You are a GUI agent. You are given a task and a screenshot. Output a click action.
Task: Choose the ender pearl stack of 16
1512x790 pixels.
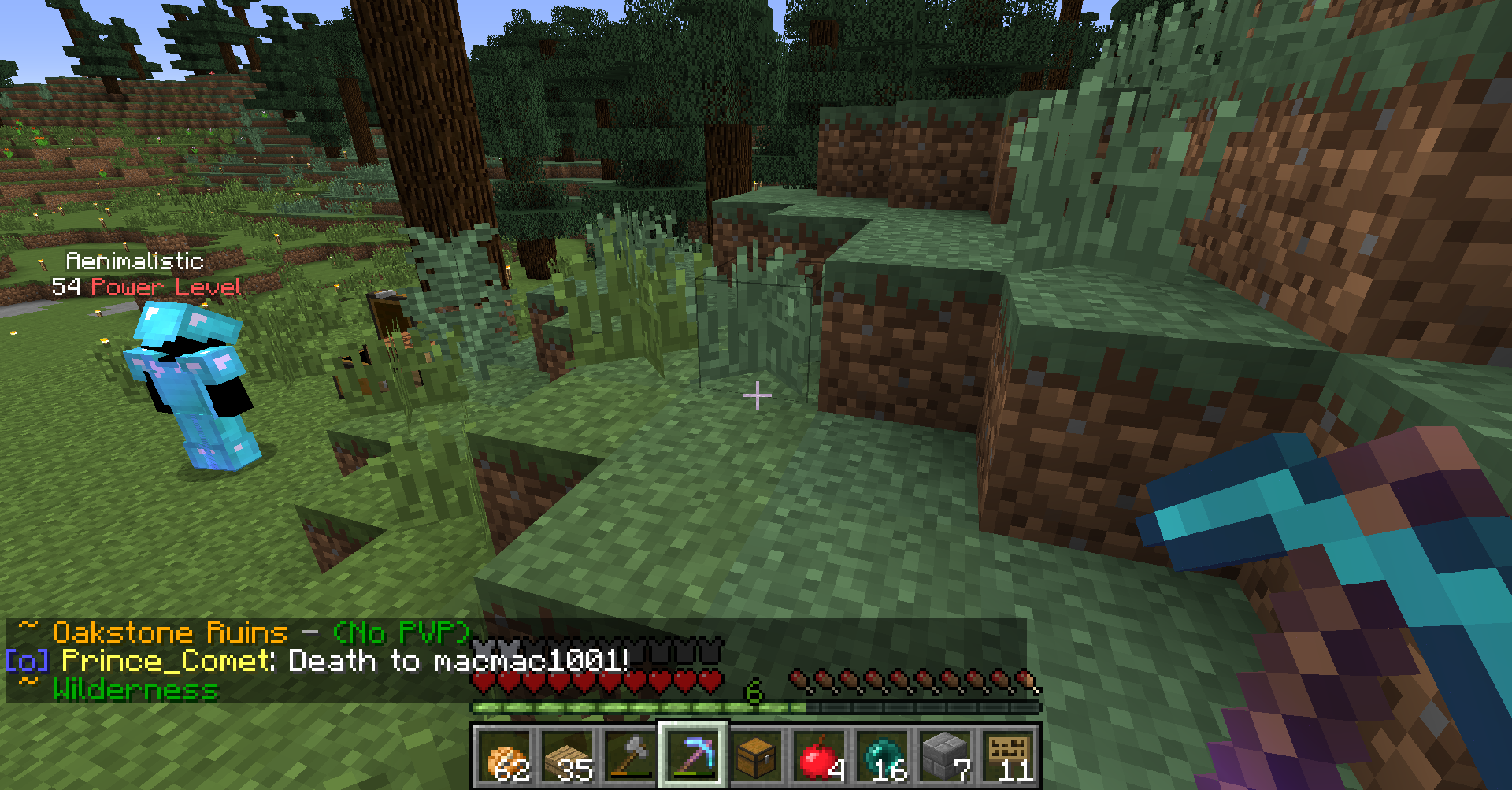point(883,756)
